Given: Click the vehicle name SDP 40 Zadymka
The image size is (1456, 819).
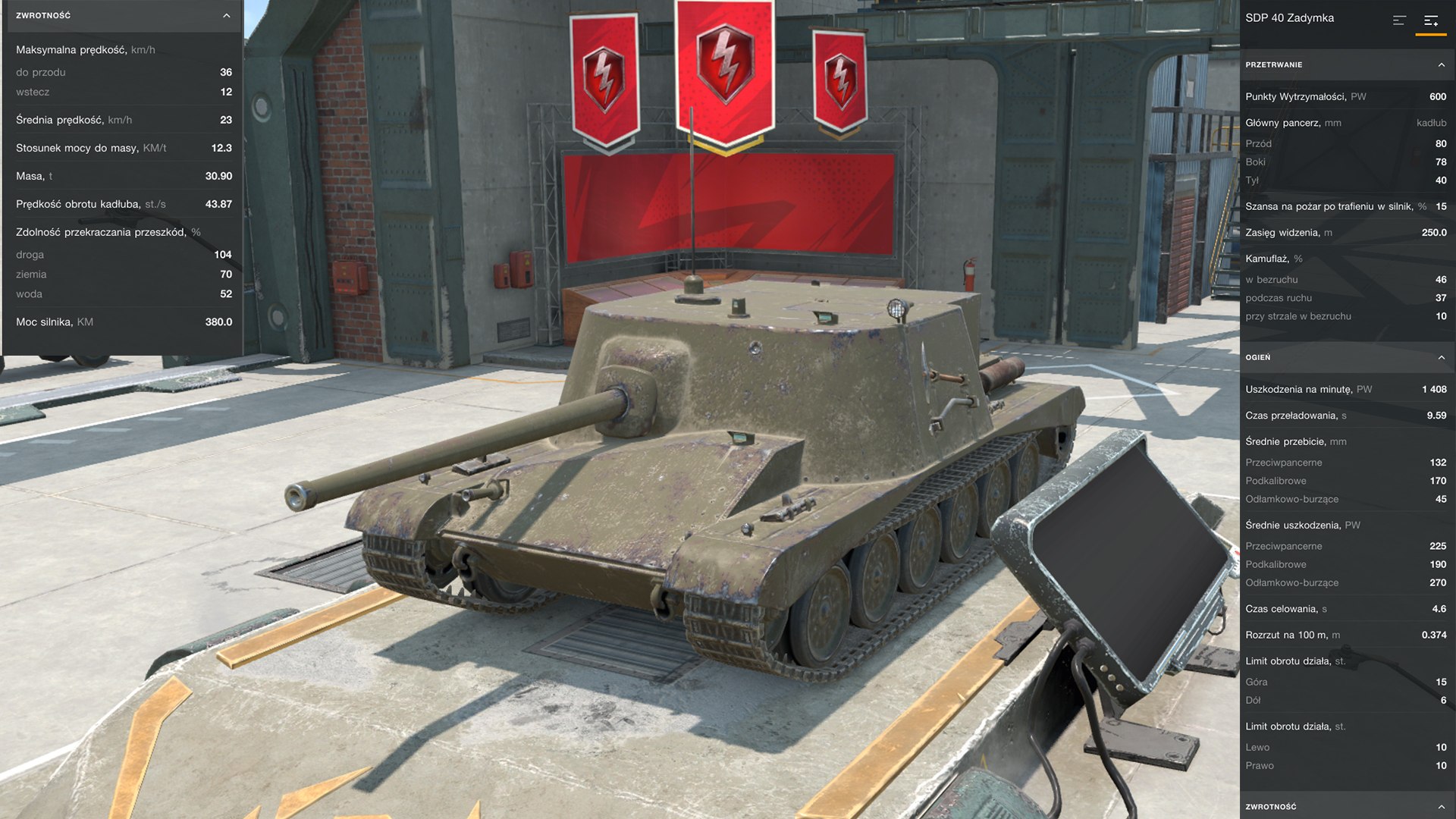Looking at the screenshot, I should pyautogui.click(x=1289, y=17).
